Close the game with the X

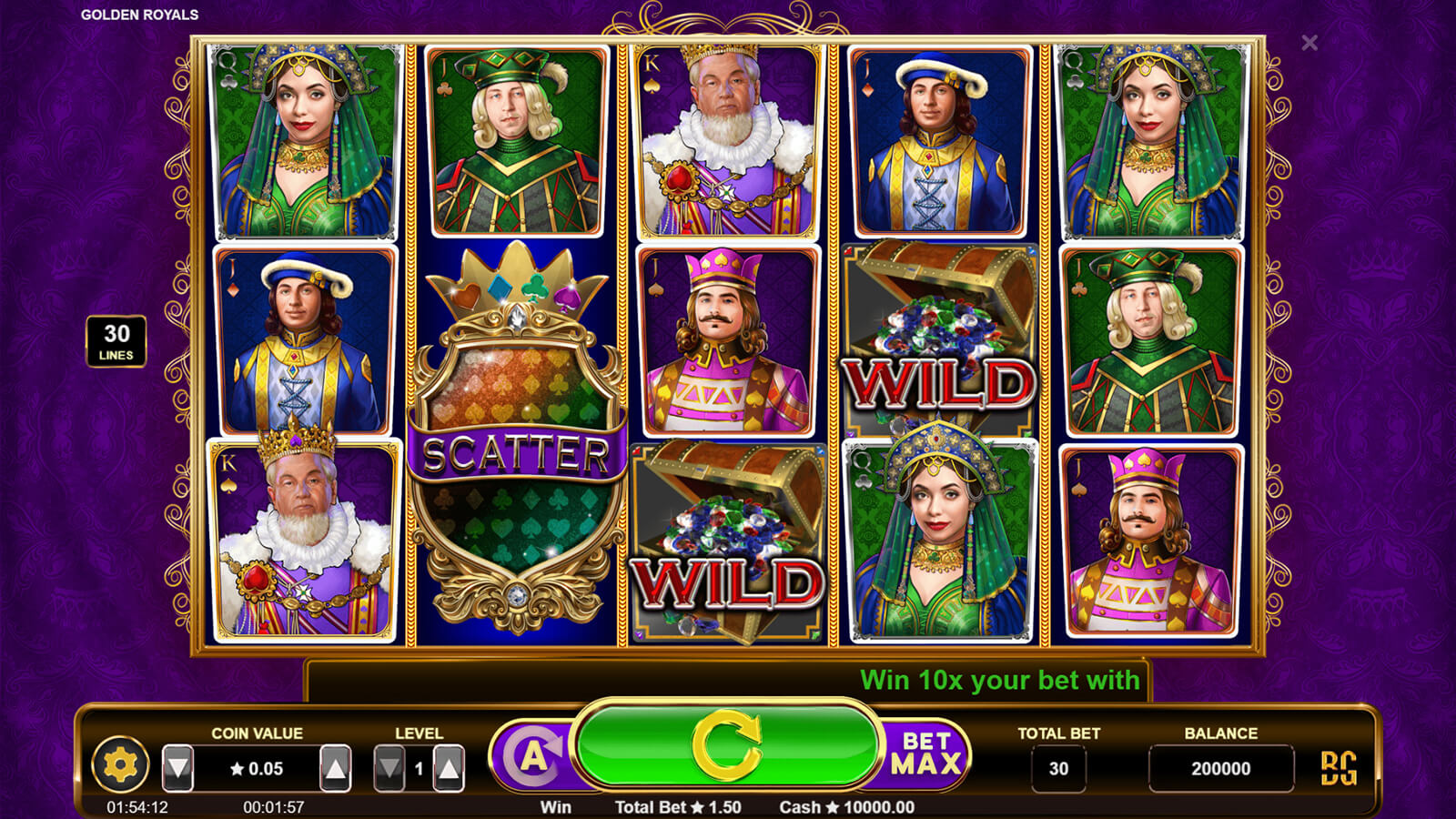point(1309,43)
